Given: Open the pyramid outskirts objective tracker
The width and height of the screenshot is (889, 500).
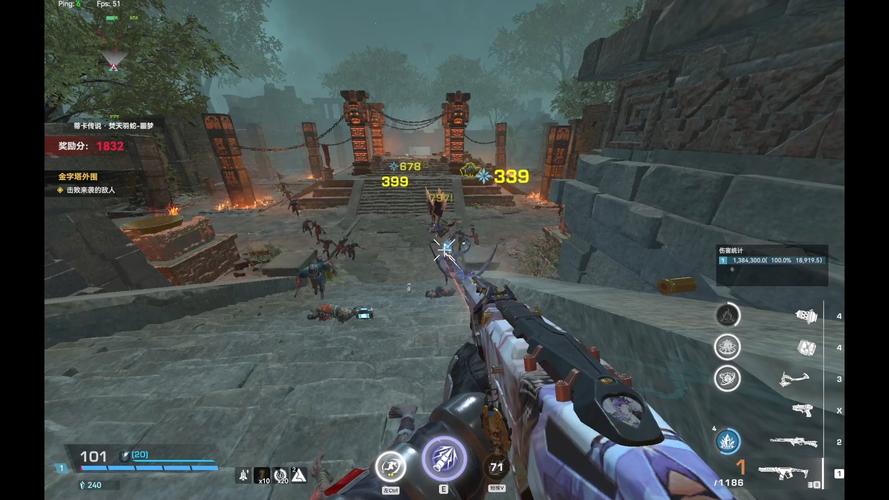Looking at the screenshot, I should [90, 182].
